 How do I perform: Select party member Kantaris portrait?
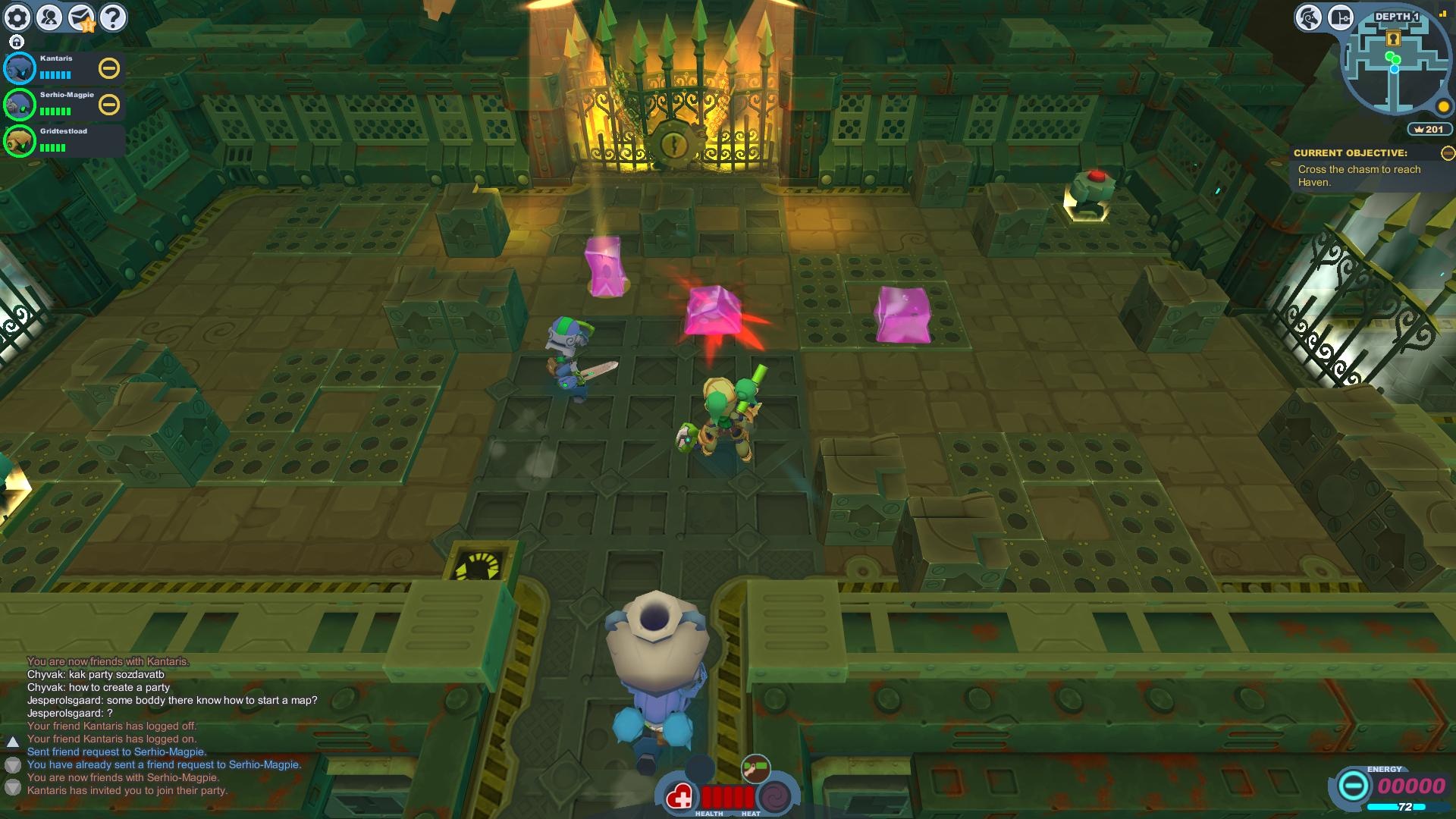pos(20,68)
